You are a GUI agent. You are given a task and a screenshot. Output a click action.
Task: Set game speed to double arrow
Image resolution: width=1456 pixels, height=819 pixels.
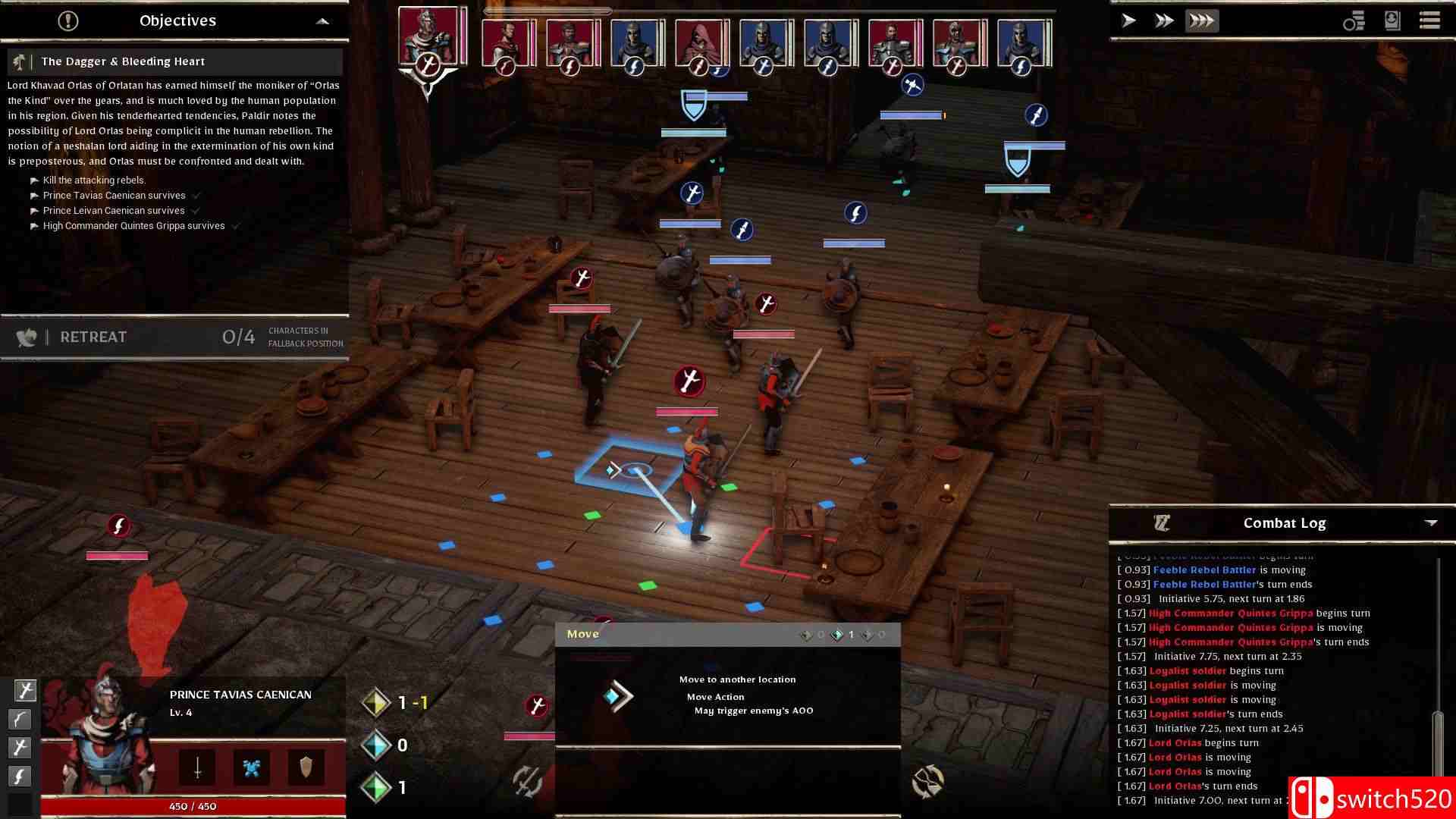1164,20
